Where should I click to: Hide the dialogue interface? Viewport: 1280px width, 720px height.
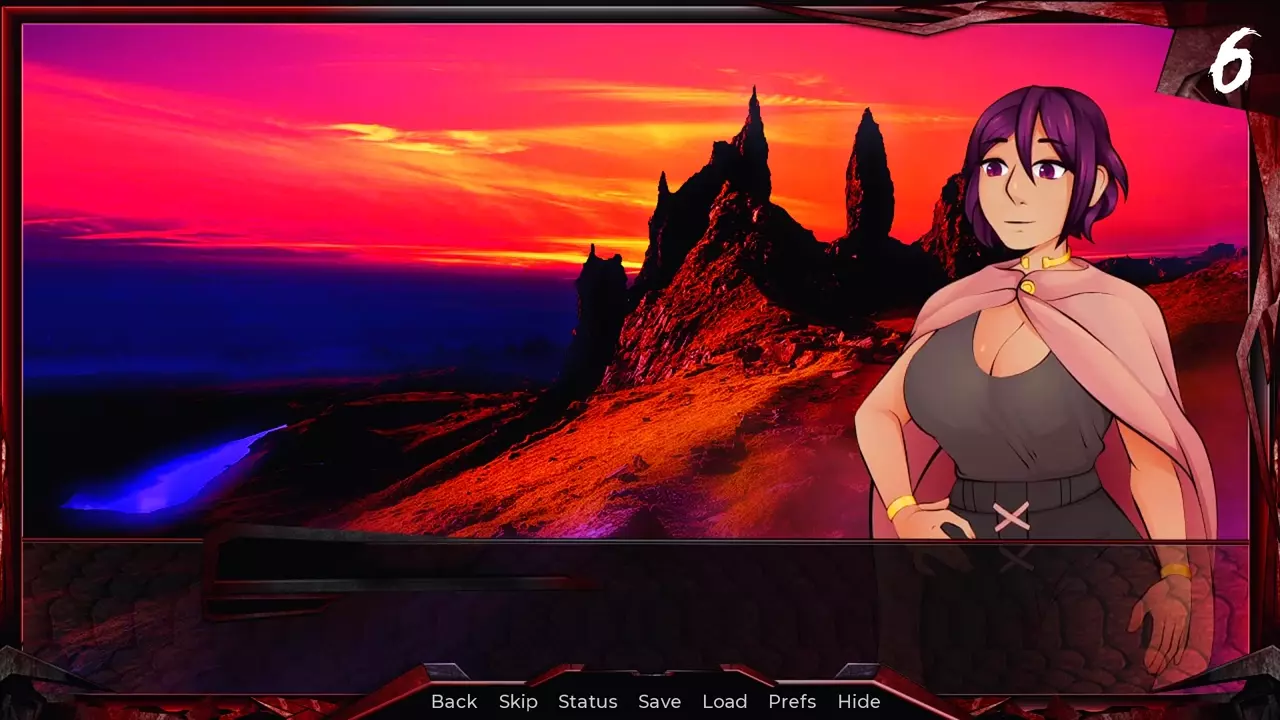click(x=859, y=702)
